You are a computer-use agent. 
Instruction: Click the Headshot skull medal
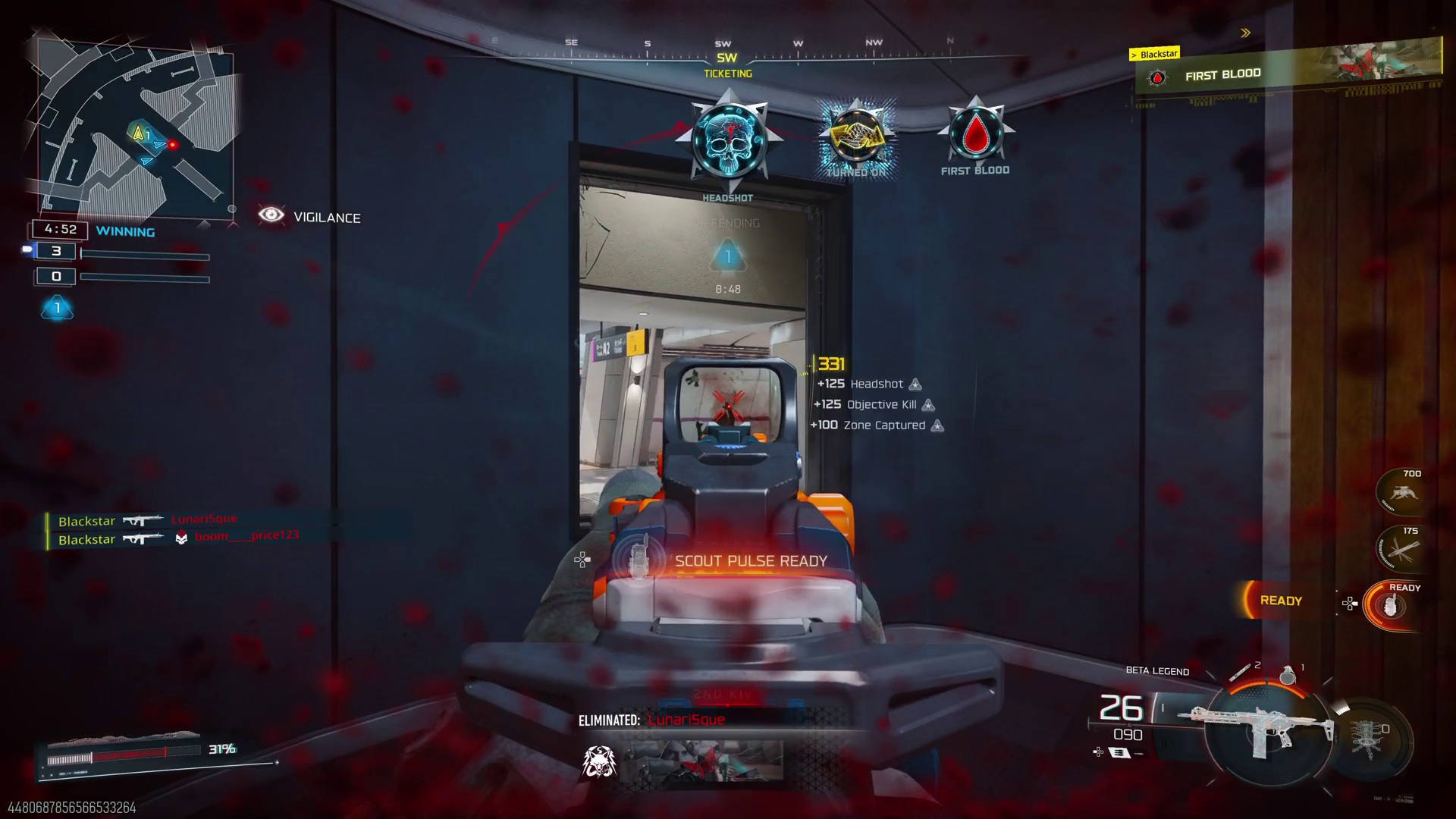[728, 140]
